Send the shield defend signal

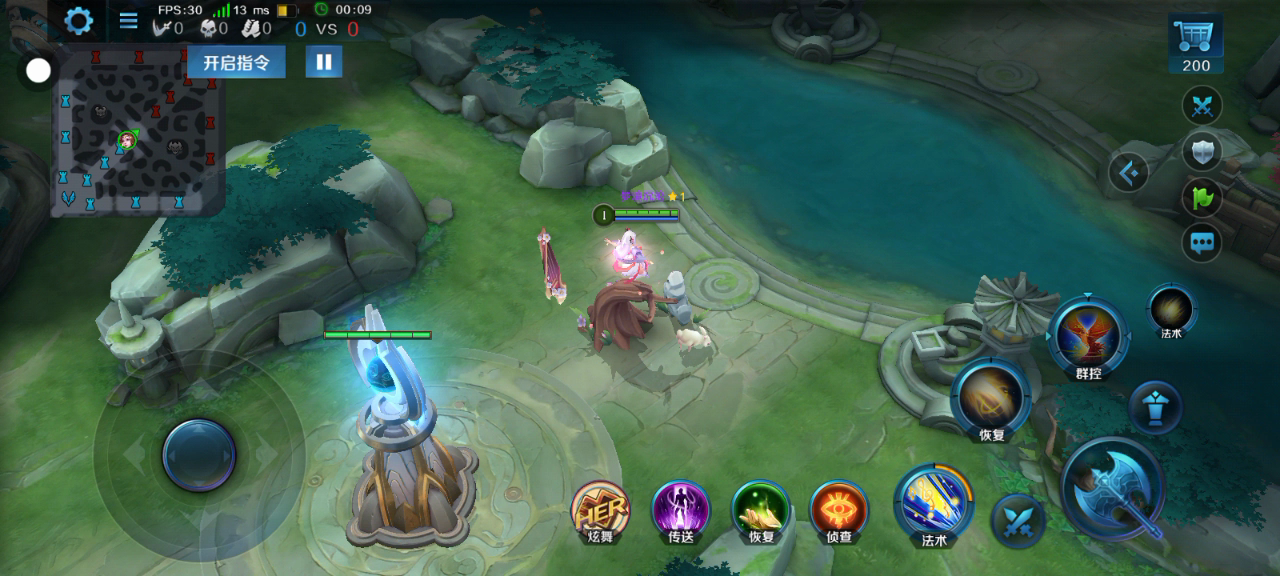[1202, 152]
